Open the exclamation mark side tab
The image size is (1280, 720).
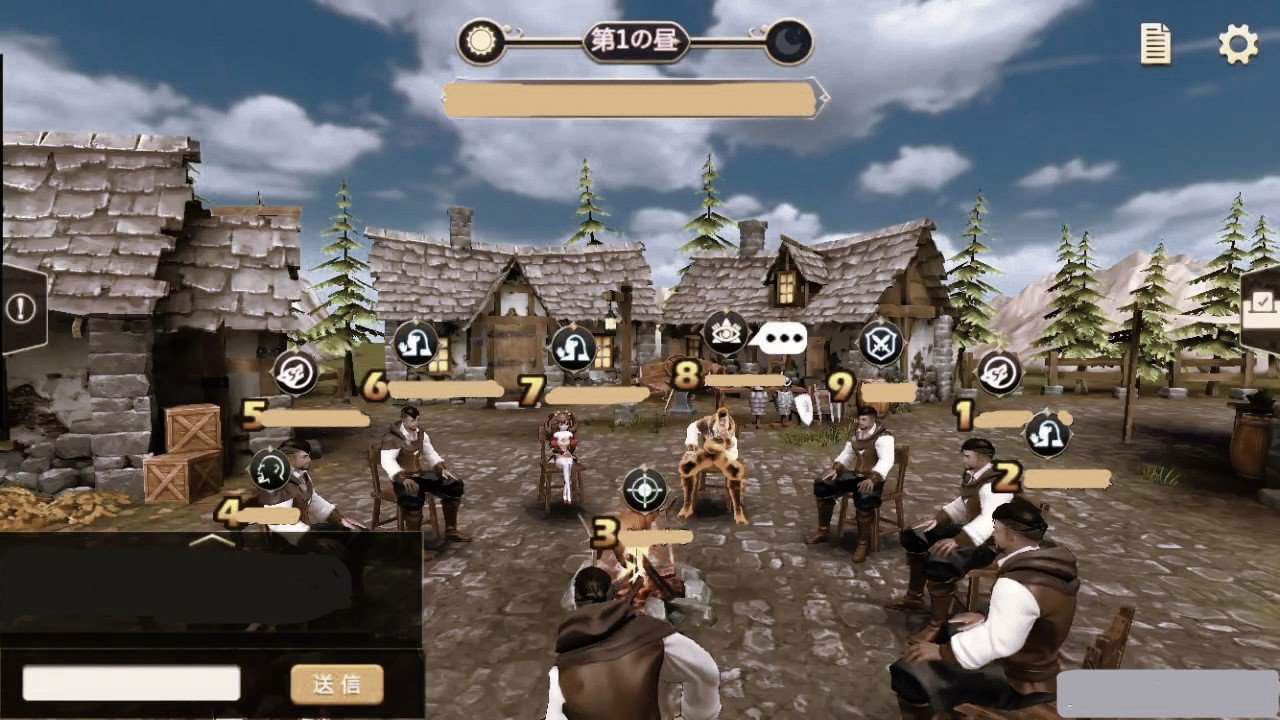click(21, 307)
